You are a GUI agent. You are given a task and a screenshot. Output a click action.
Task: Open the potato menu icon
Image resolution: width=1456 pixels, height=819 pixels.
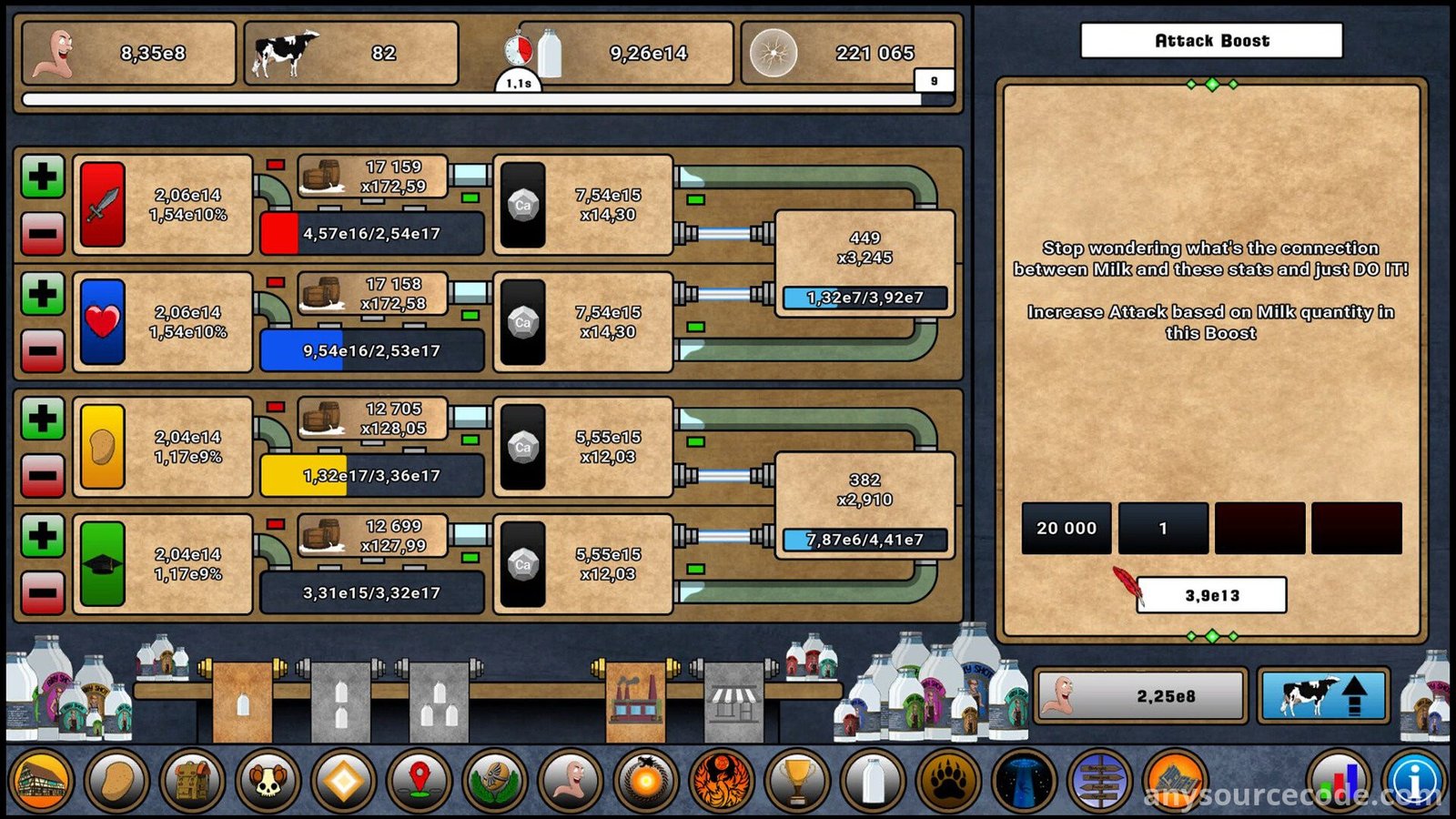[x=117, y=781]
